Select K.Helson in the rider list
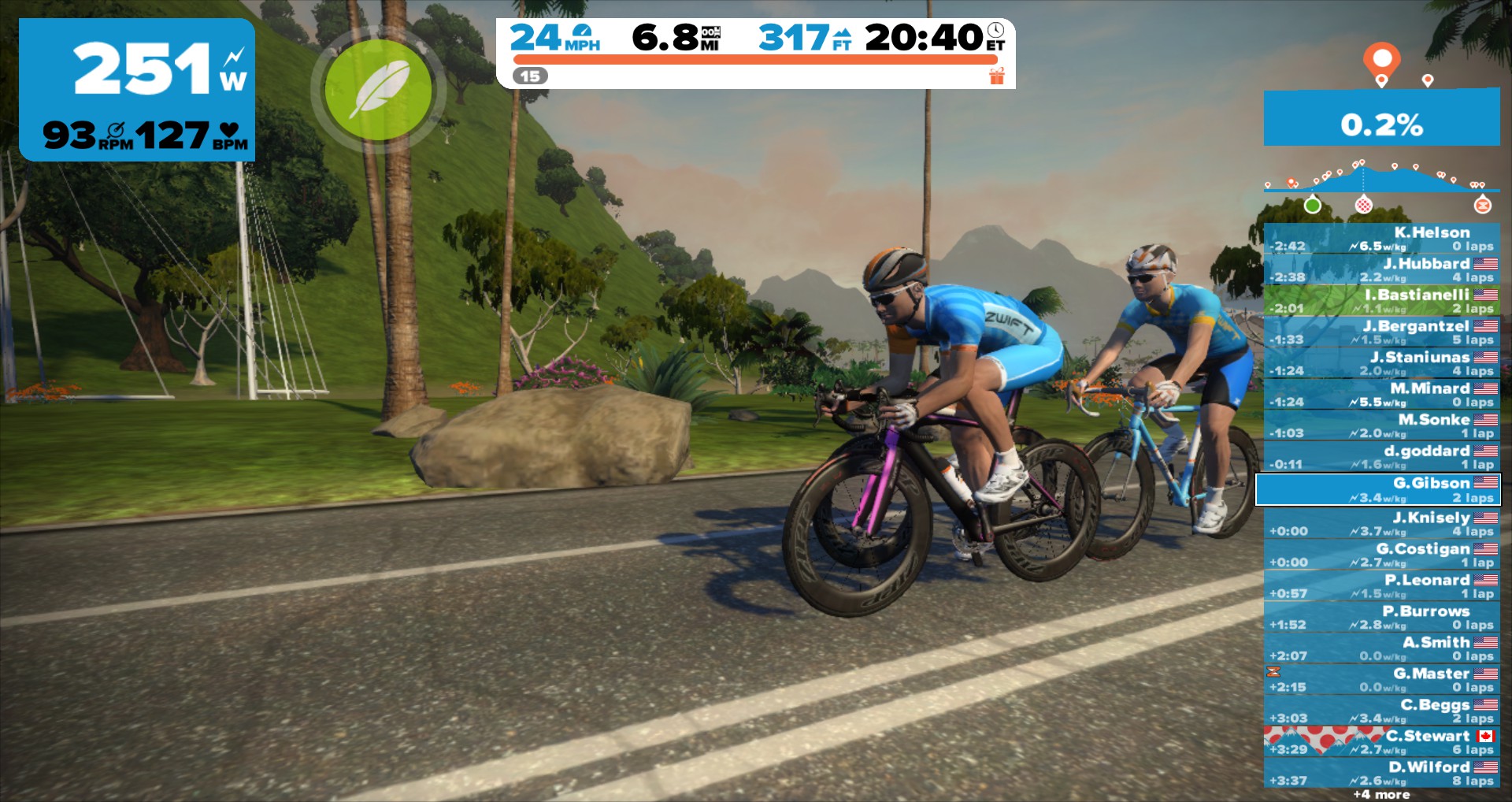 (x=1381, y=239)
